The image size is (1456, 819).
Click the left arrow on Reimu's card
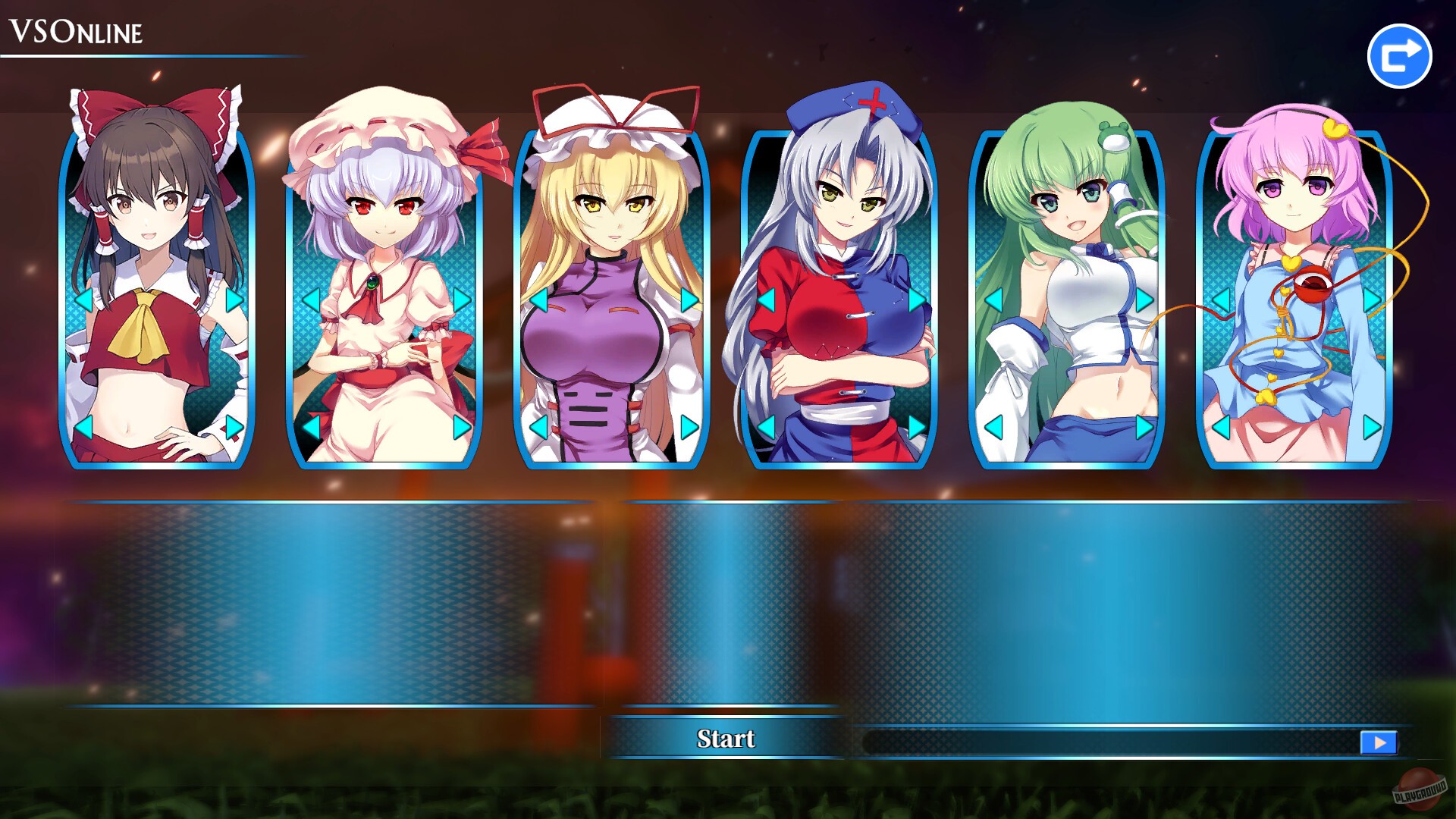click(85, 300)
